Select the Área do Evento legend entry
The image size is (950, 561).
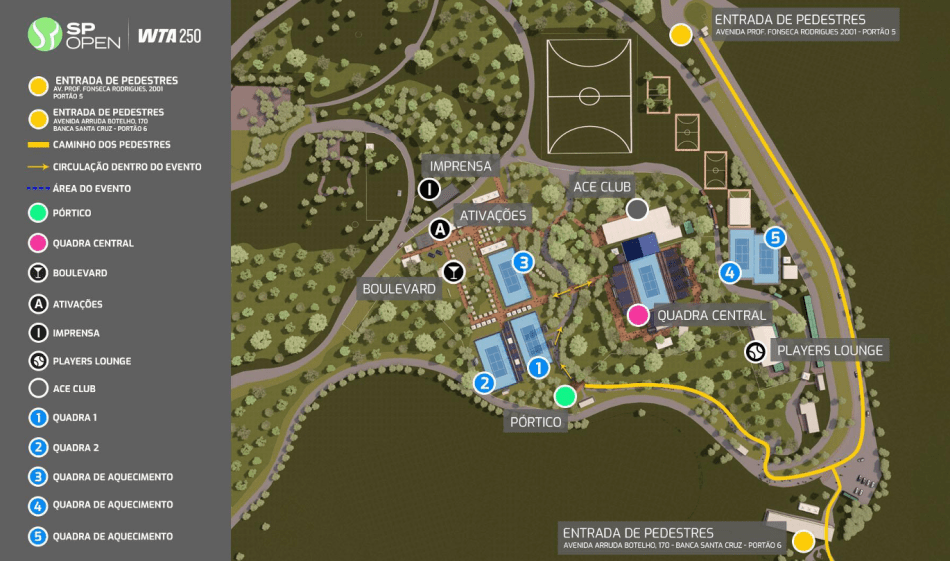[x=92, y=188]
